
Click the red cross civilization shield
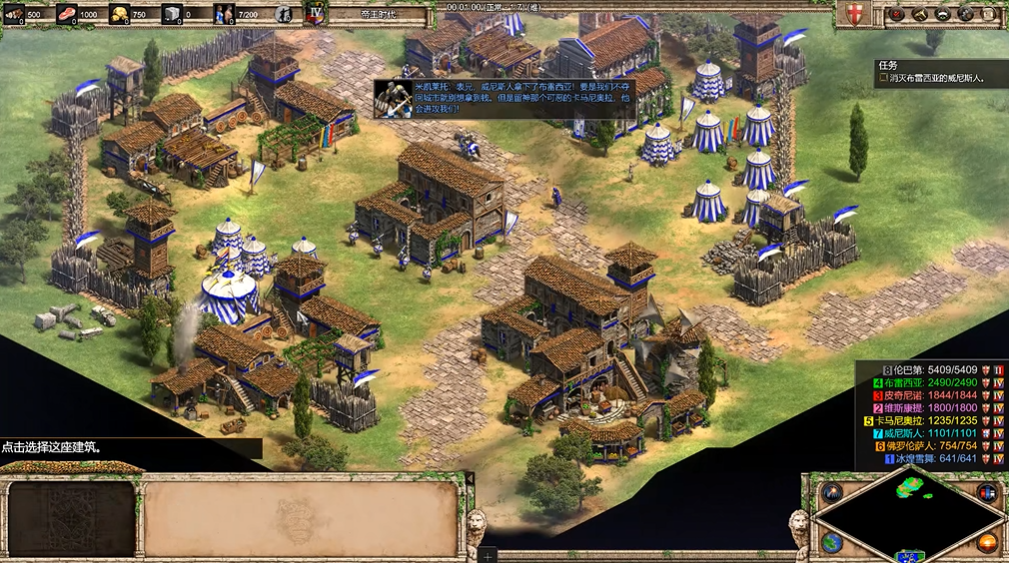pyautogui.click(x=854, y=14)
